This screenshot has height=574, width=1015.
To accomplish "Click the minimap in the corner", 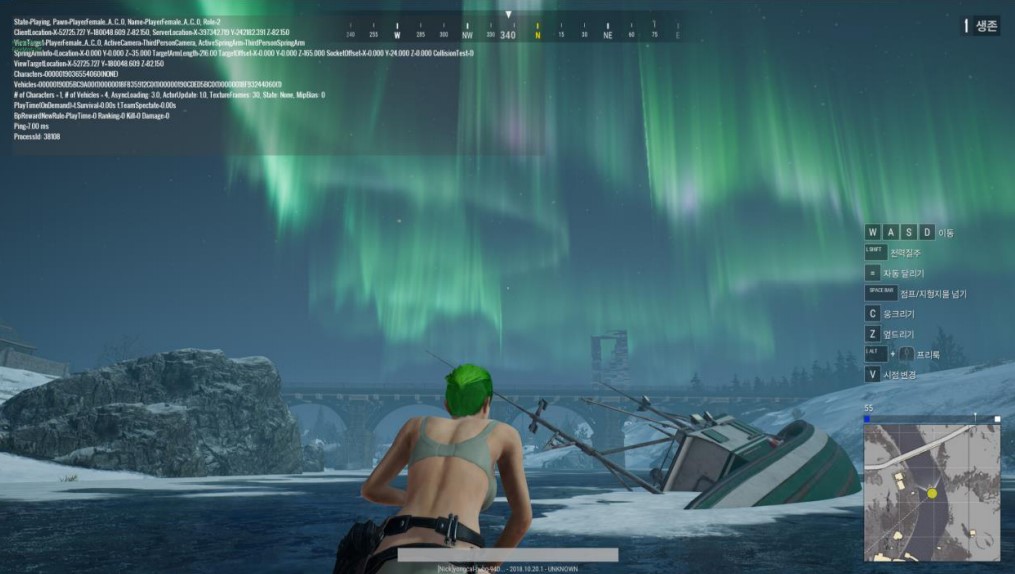I will [x=931, y=491].
